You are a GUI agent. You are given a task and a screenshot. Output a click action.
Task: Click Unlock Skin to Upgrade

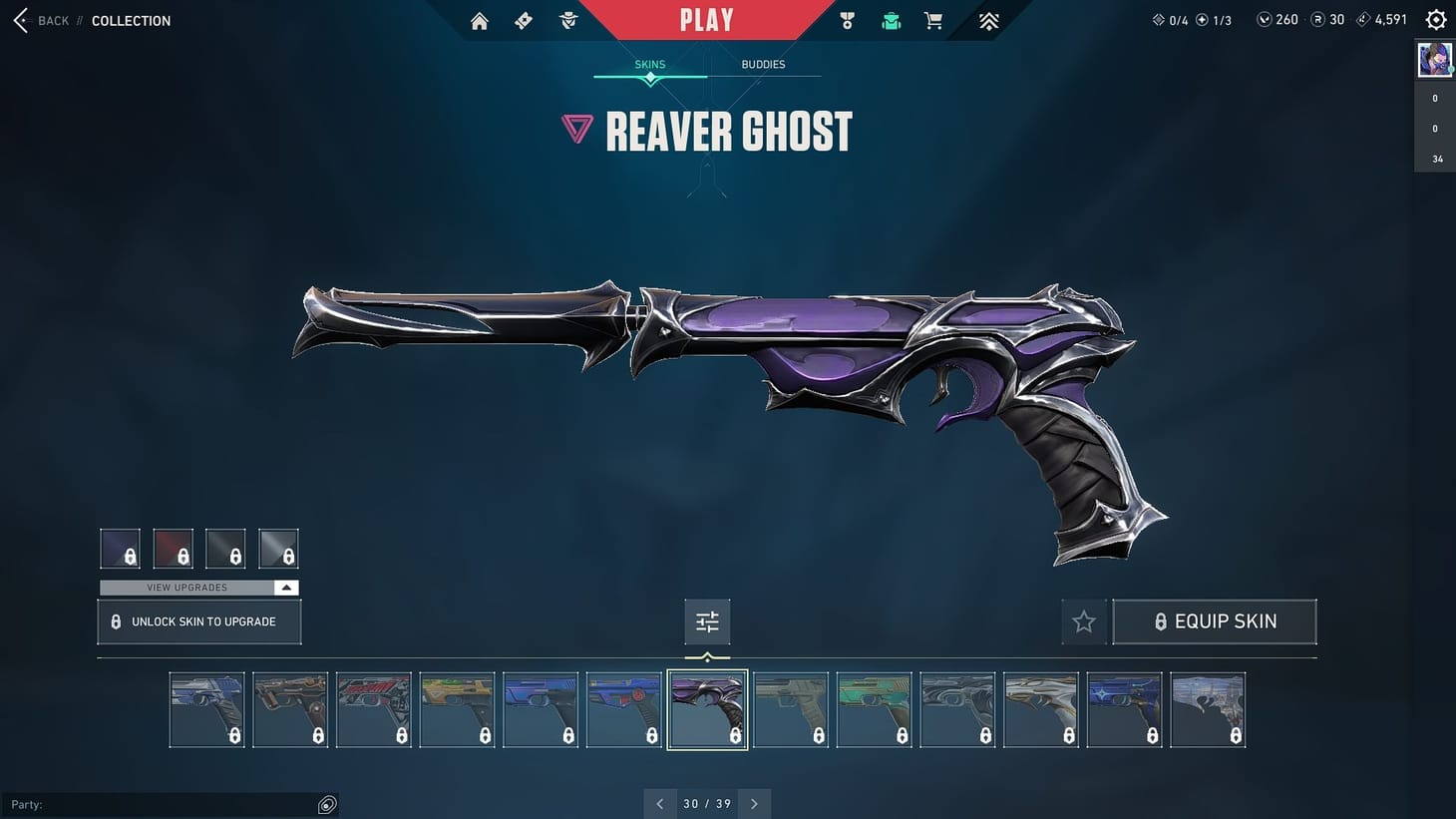click(x=198, y=620)
